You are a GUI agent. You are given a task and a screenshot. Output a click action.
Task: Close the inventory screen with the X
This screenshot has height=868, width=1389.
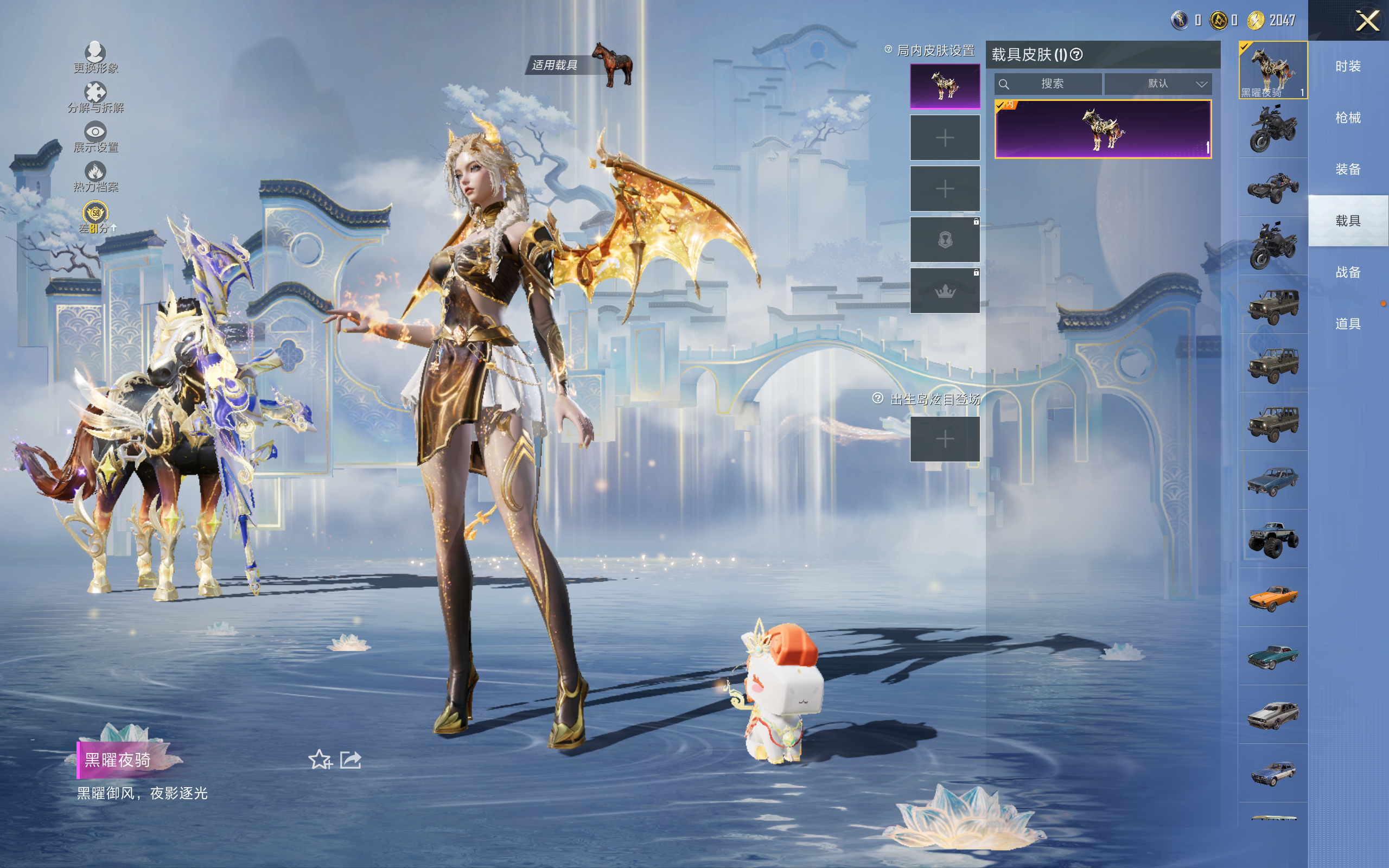1367,21
